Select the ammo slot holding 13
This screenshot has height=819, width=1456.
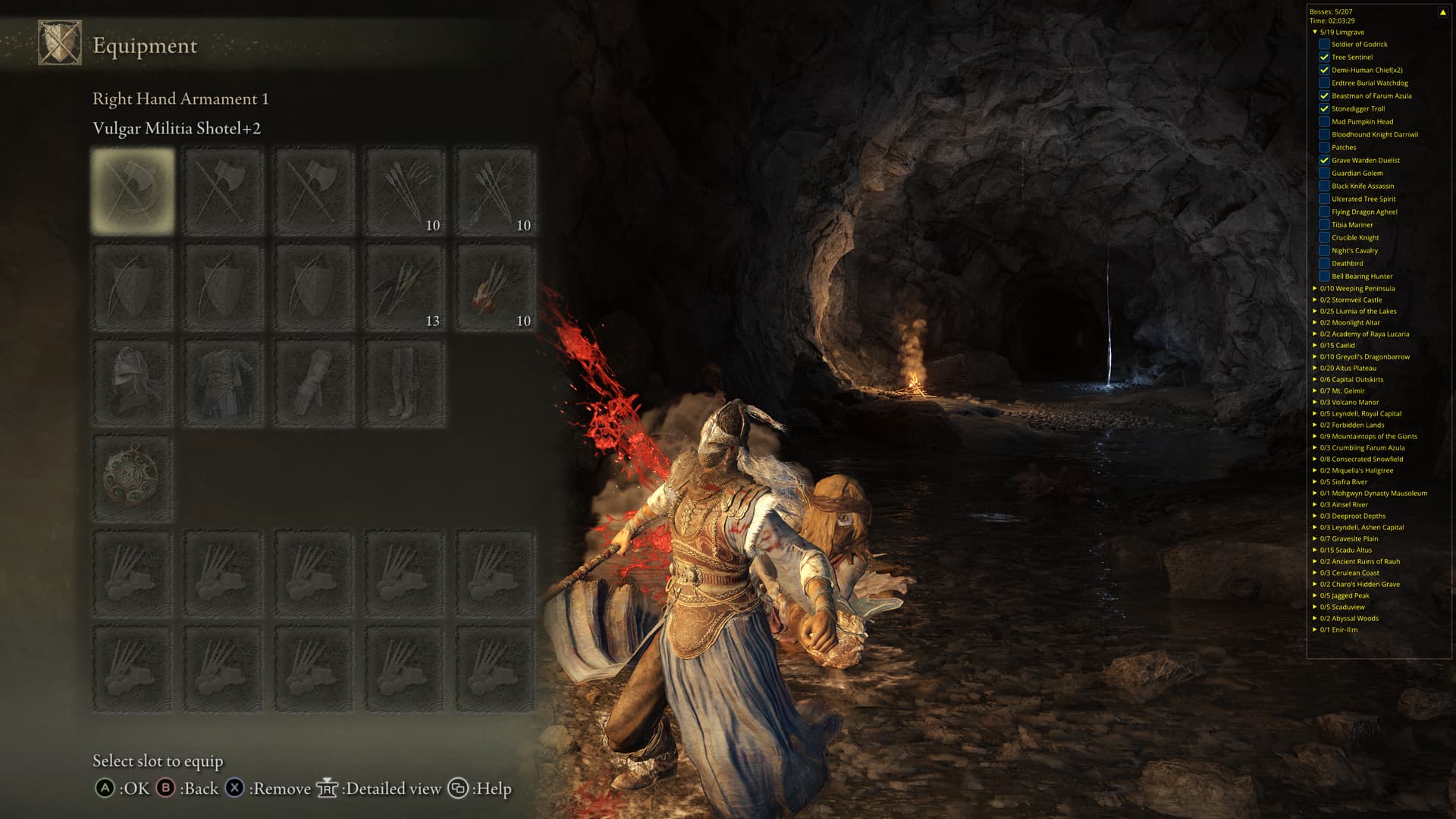(405, 287)
